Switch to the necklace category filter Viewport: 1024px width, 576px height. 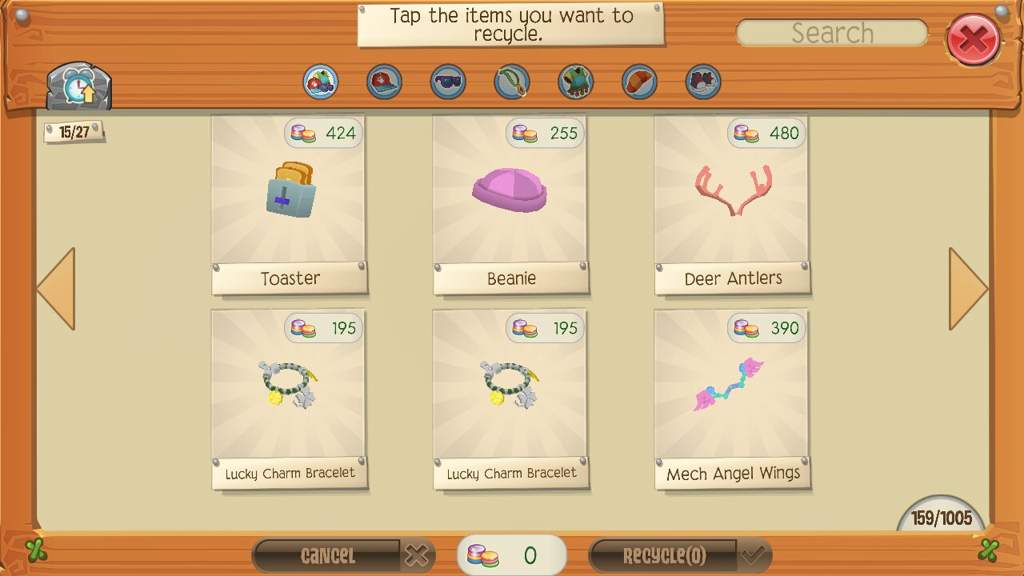(512, 82)
